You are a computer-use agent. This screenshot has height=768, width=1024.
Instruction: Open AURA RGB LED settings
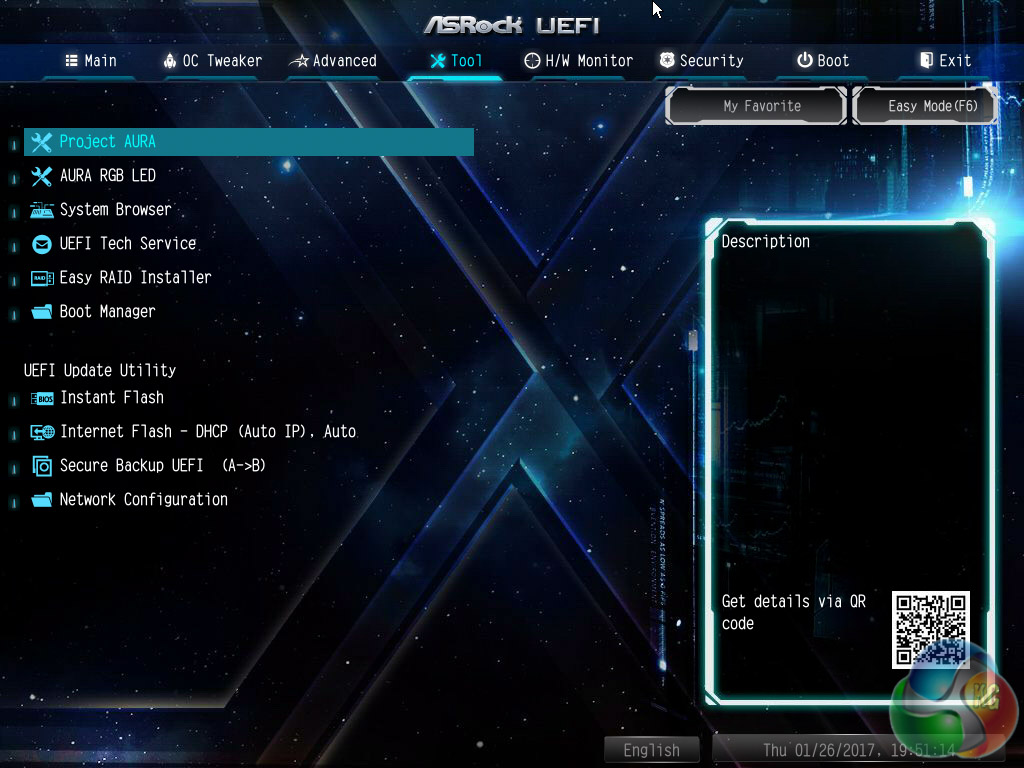[x=107, y=176]
